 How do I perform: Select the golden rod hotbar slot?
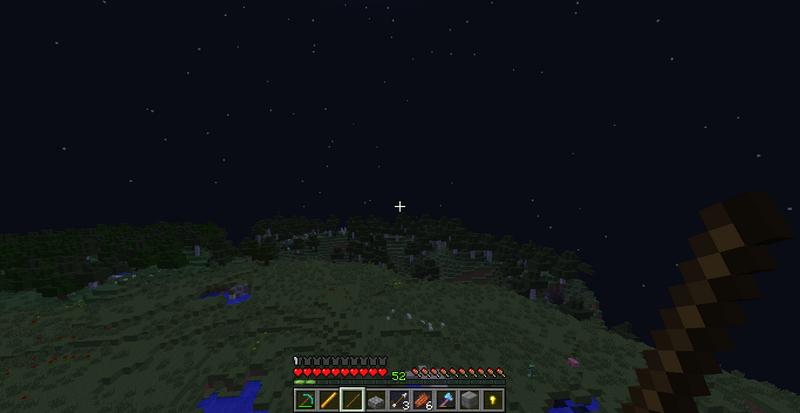coord(329,400)
